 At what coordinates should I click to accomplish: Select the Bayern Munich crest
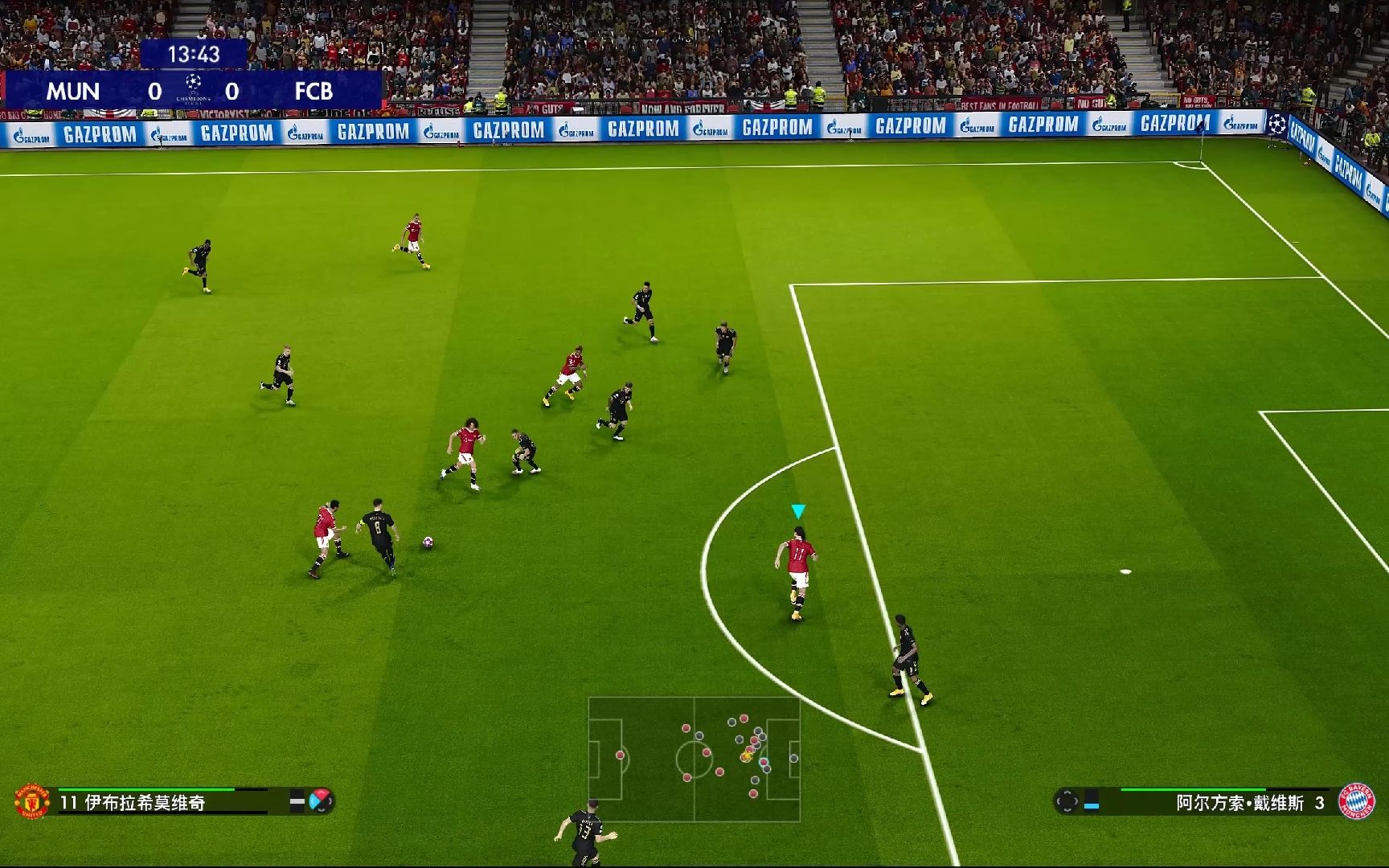coord(1356,801)
